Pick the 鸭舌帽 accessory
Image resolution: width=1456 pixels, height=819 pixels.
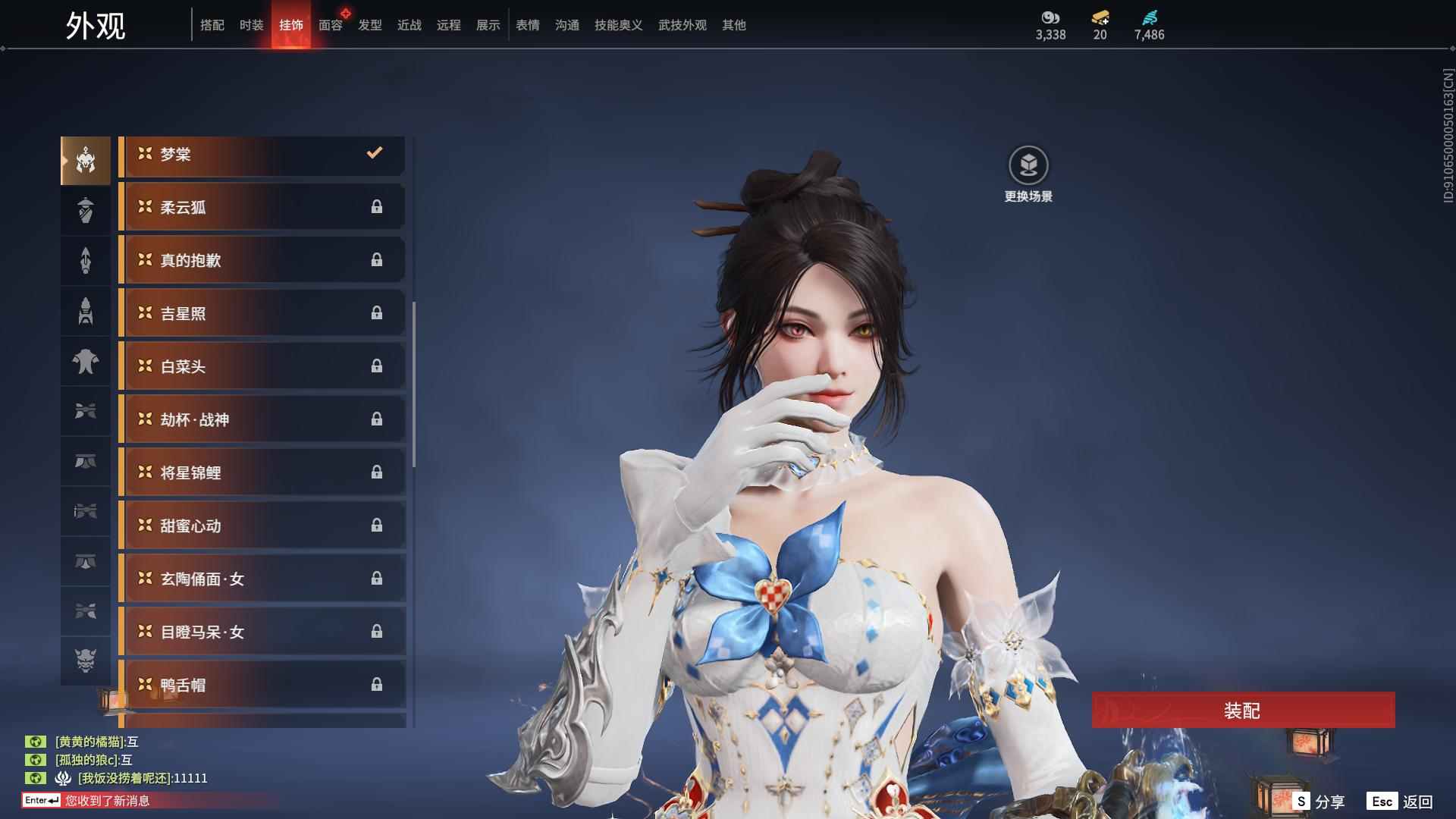[x=262, y=686]
